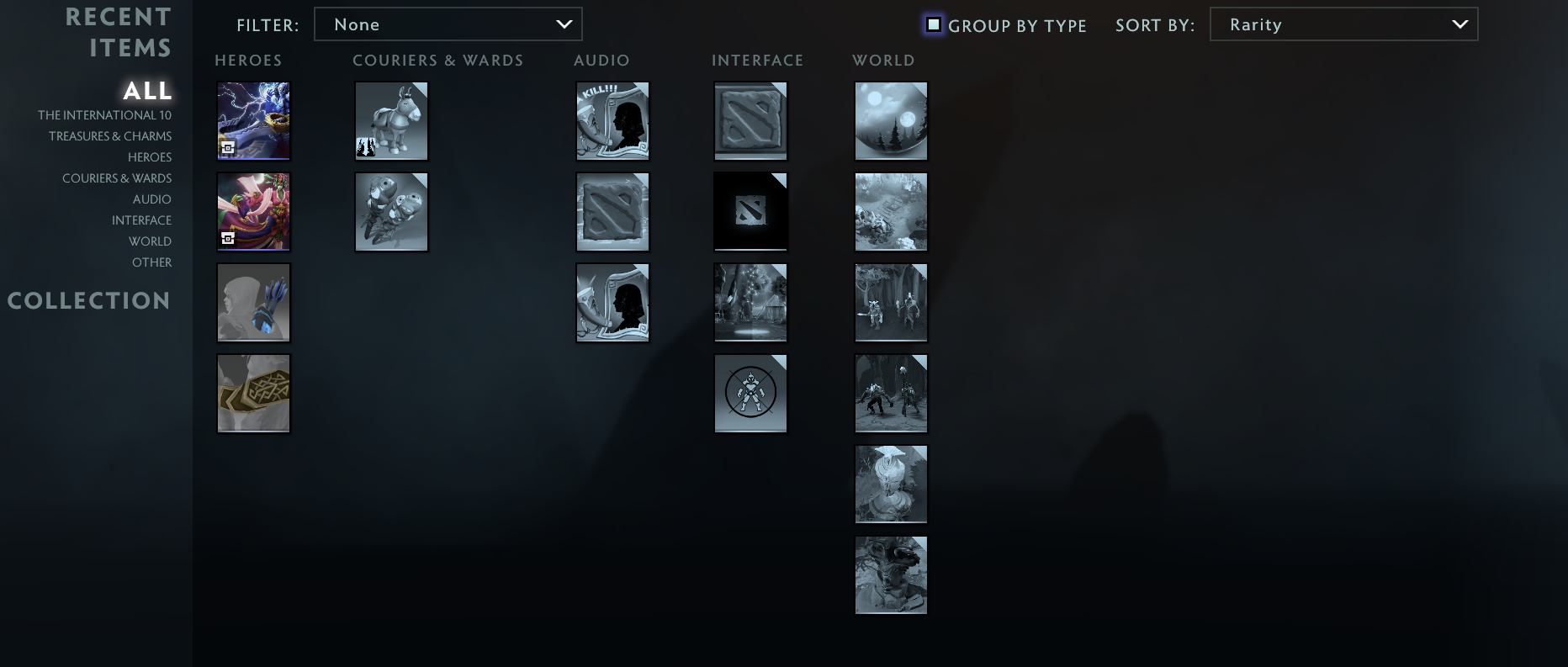Viewport: 1568px width, 667px height.
Task: Open the COLLECTION section
Action: pyautogui.click(x=88, y=300)
